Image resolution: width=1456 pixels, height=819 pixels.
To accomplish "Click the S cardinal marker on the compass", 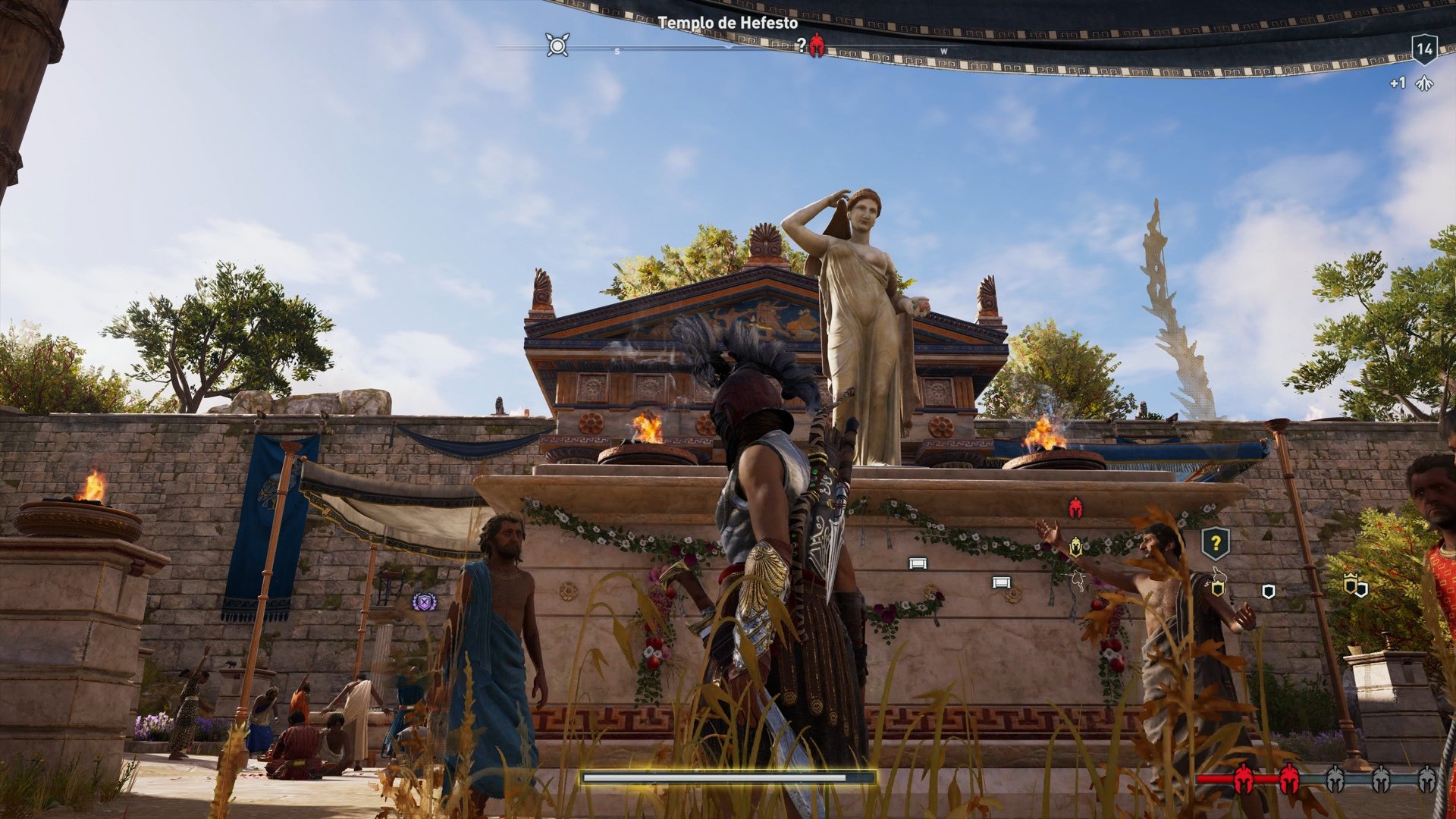I will click(x=616, y=51).
